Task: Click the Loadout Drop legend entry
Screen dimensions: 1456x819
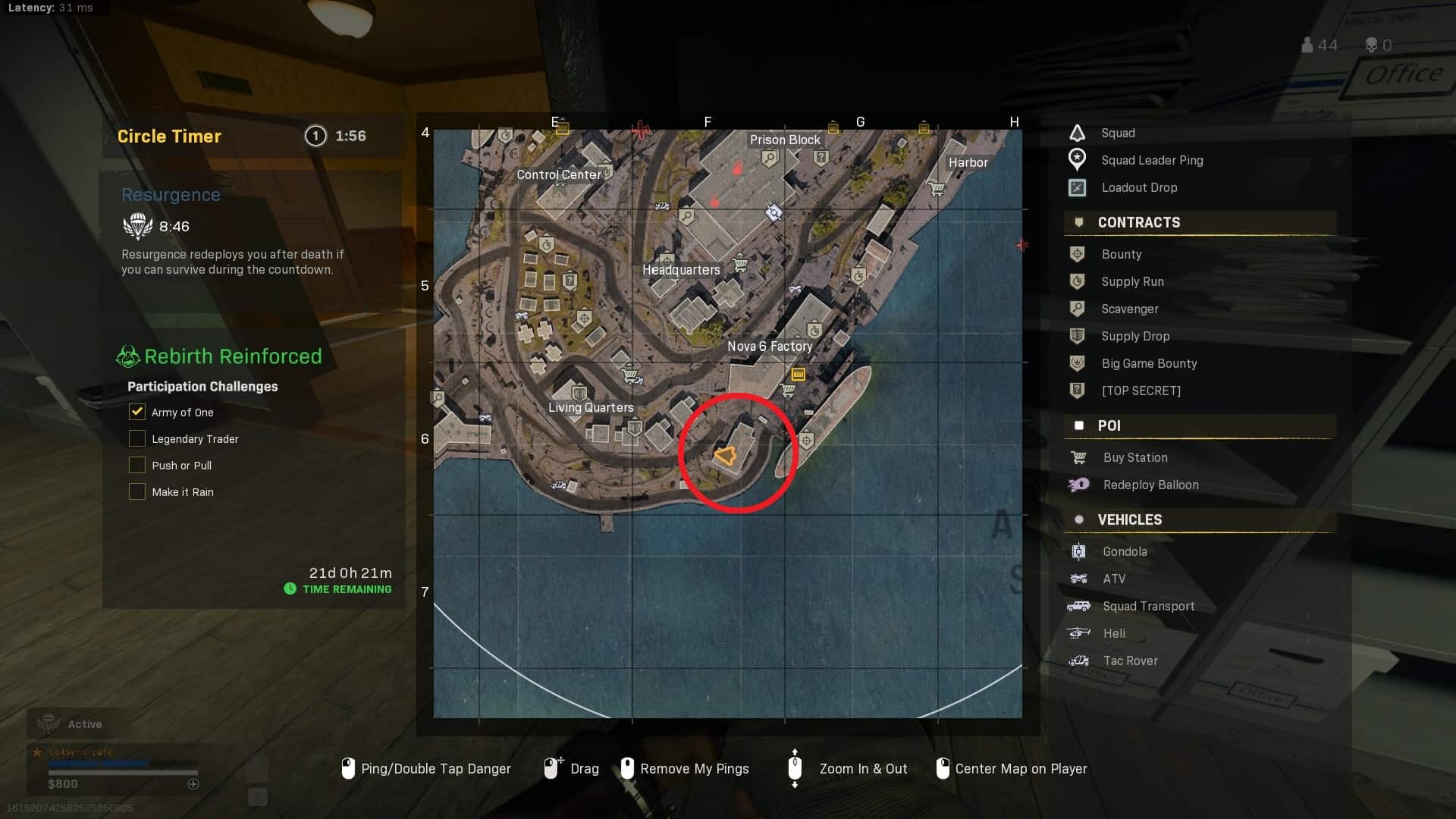Action: tap(1138, 187)
